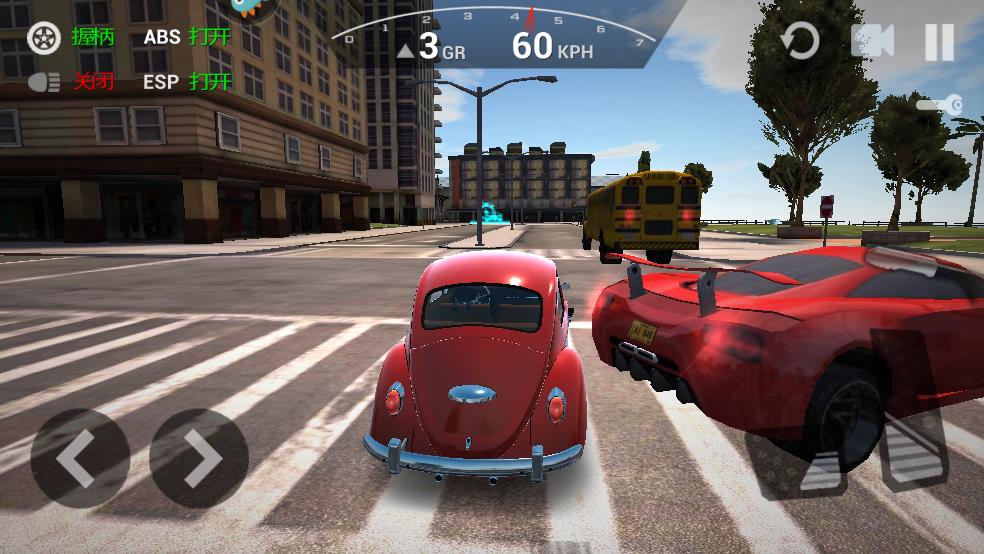Steer left with the left arrow button
Viewport: 984px width, 554px height.
[79, 458]
